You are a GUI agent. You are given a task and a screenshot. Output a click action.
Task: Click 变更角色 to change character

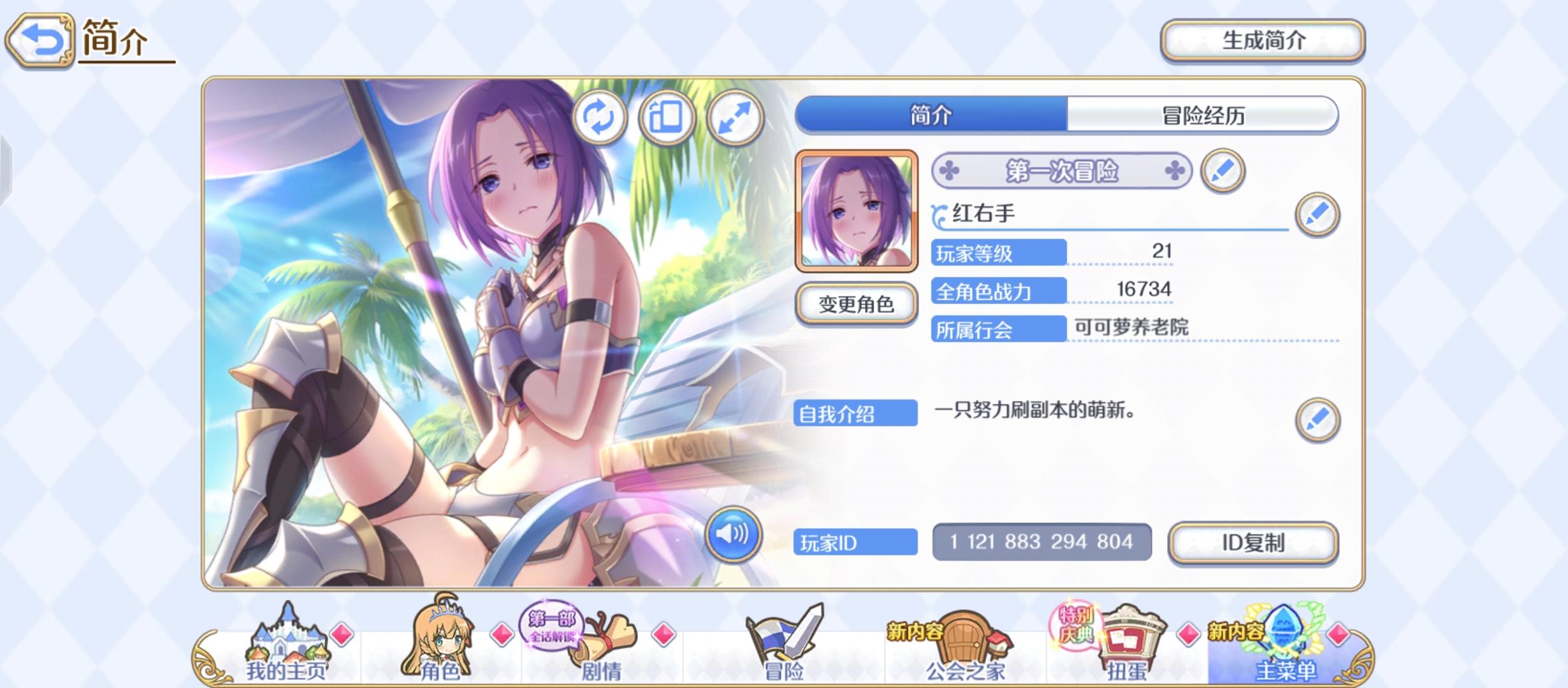coord(856,304)
